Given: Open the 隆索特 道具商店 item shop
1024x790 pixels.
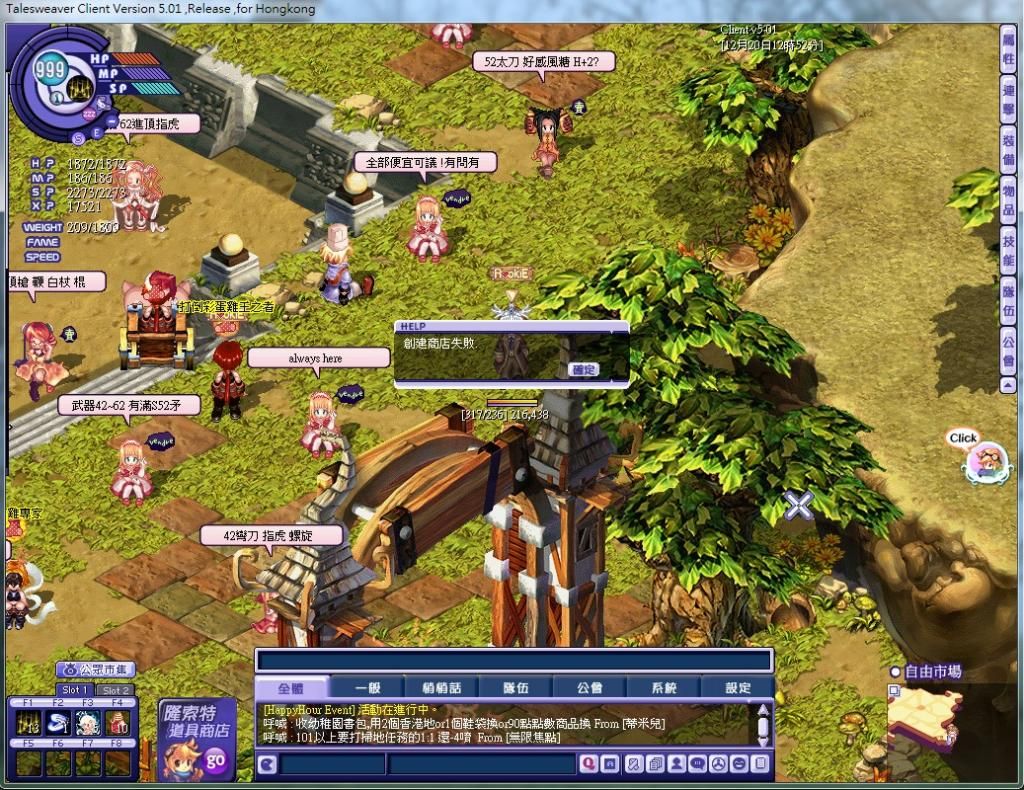Looking at the screenshot, I should pyautogui.click(x=197, y=741).
